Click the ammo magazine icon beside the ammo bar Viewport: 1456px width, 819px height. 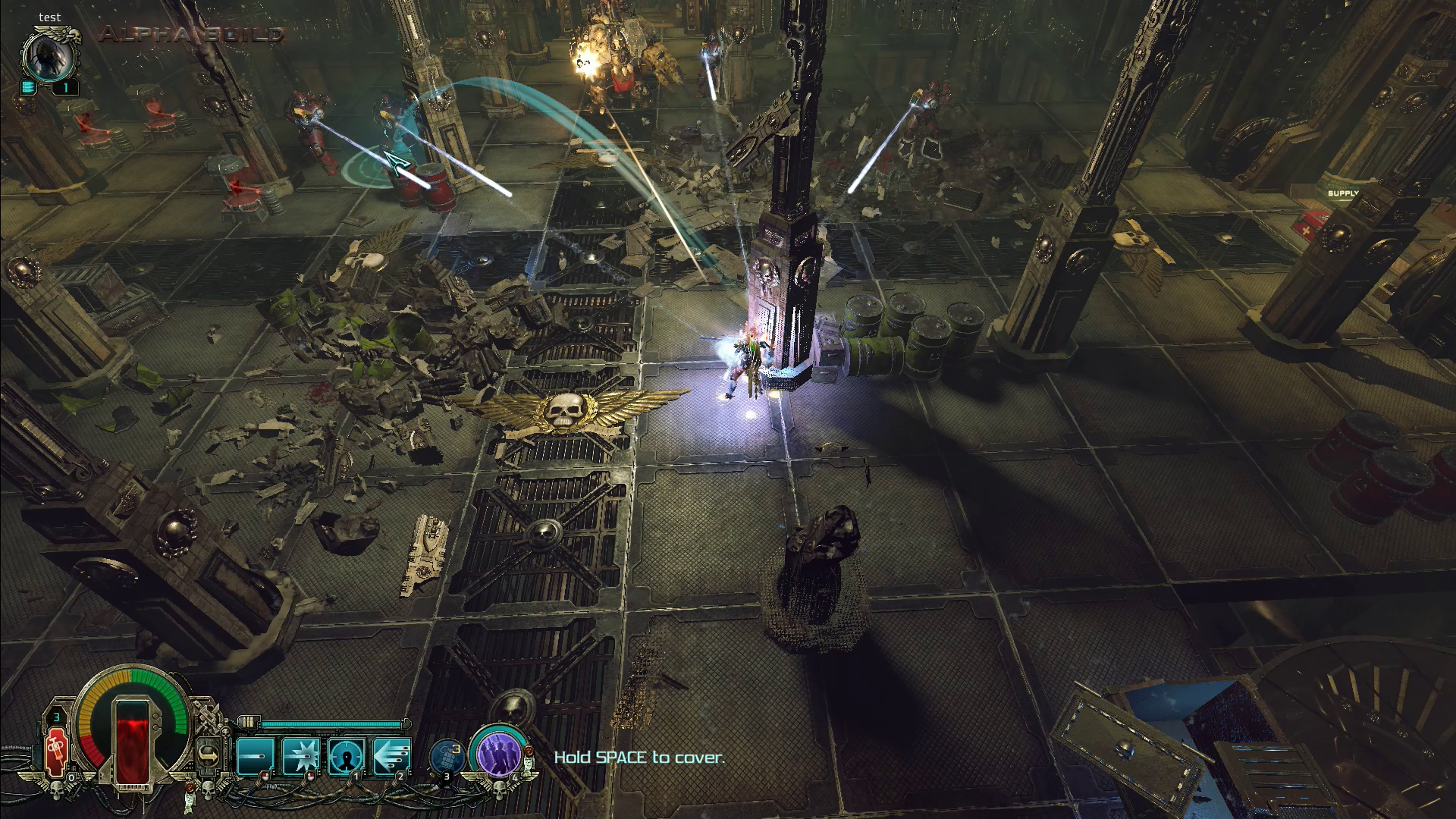point(246,722)
